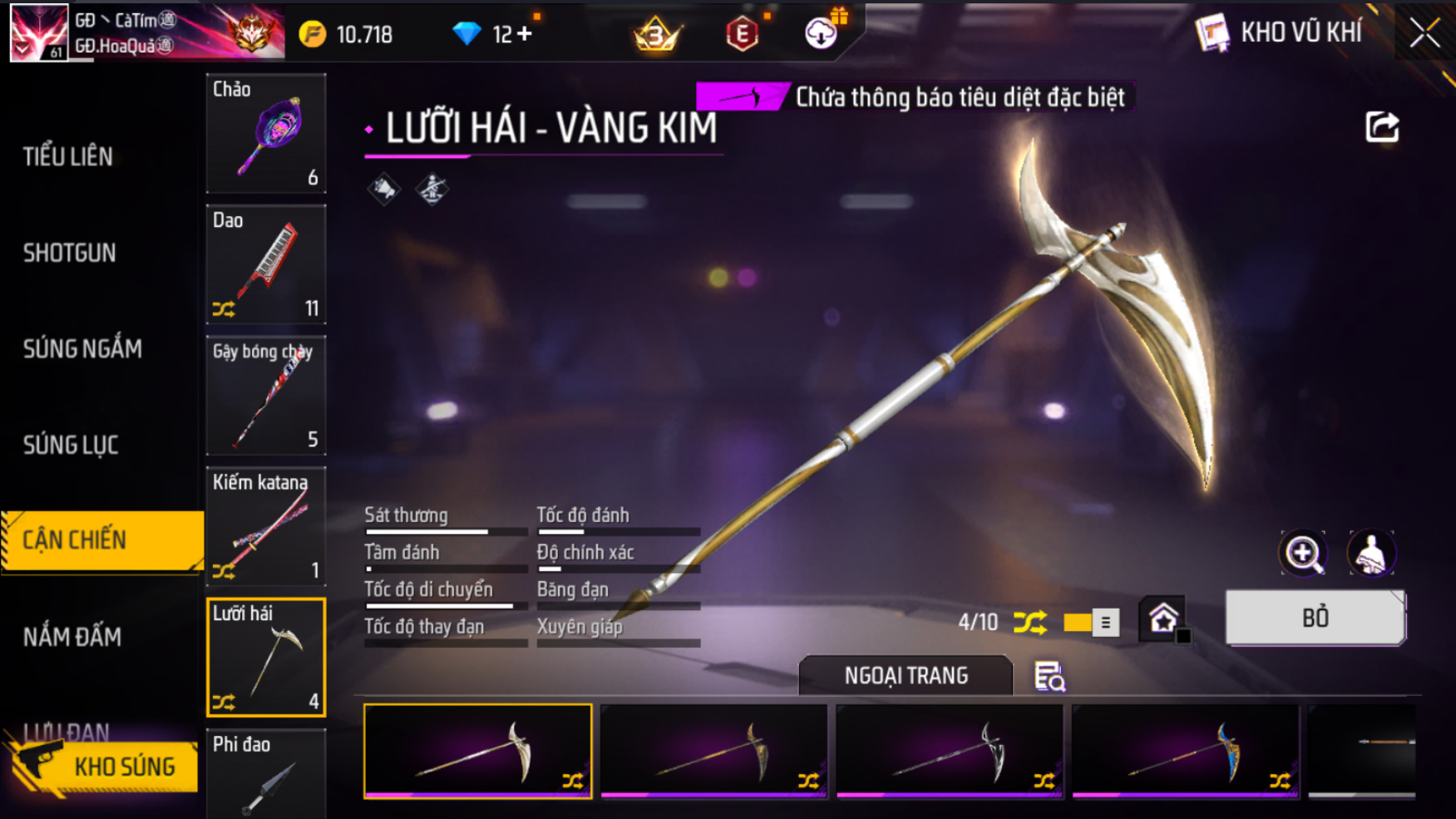Zoom in with the magnifier icon
The width and height of the screenshot is (1456, 819).
point(1303,554)
